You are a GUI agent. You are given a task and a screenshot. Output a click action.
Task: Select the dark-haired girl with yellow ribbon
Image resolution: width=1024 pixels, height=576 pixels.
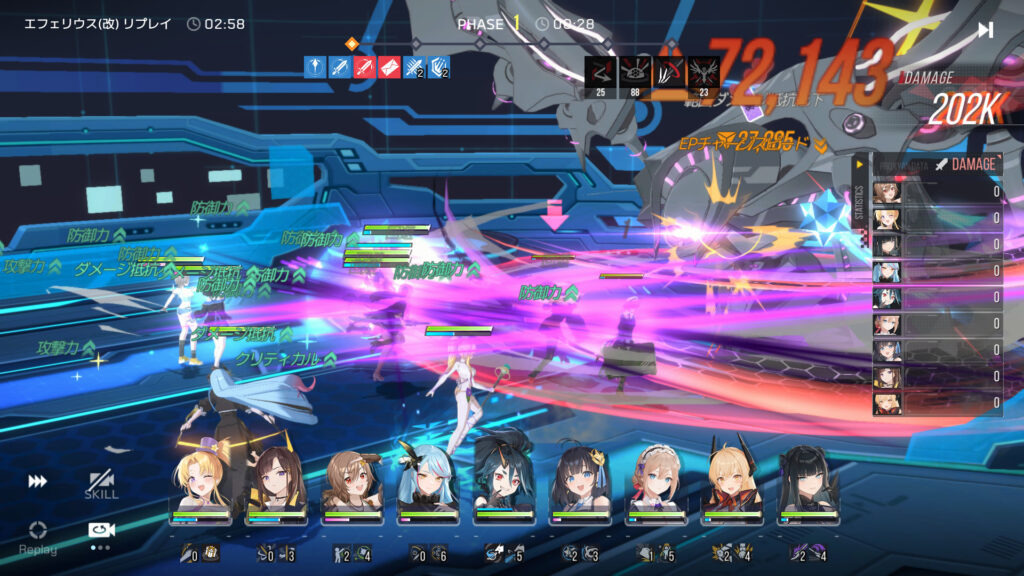pyautogui.click(x=580, y=484)
